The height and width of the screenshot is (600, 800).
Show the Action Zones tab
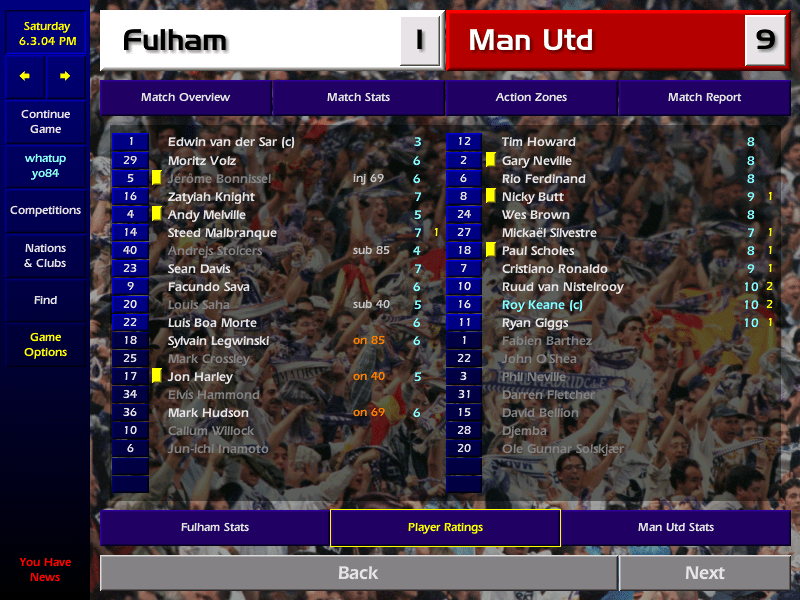(531, 97)
